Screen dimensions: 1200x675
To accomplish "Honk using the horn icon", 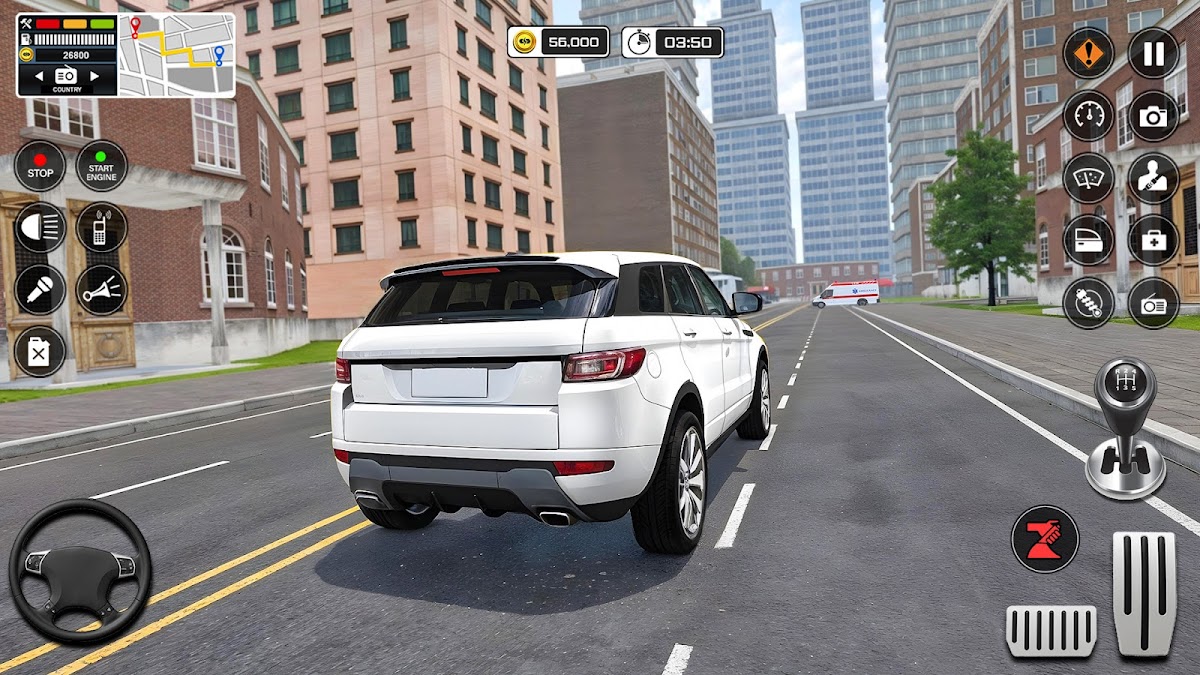I will (101, 290).
